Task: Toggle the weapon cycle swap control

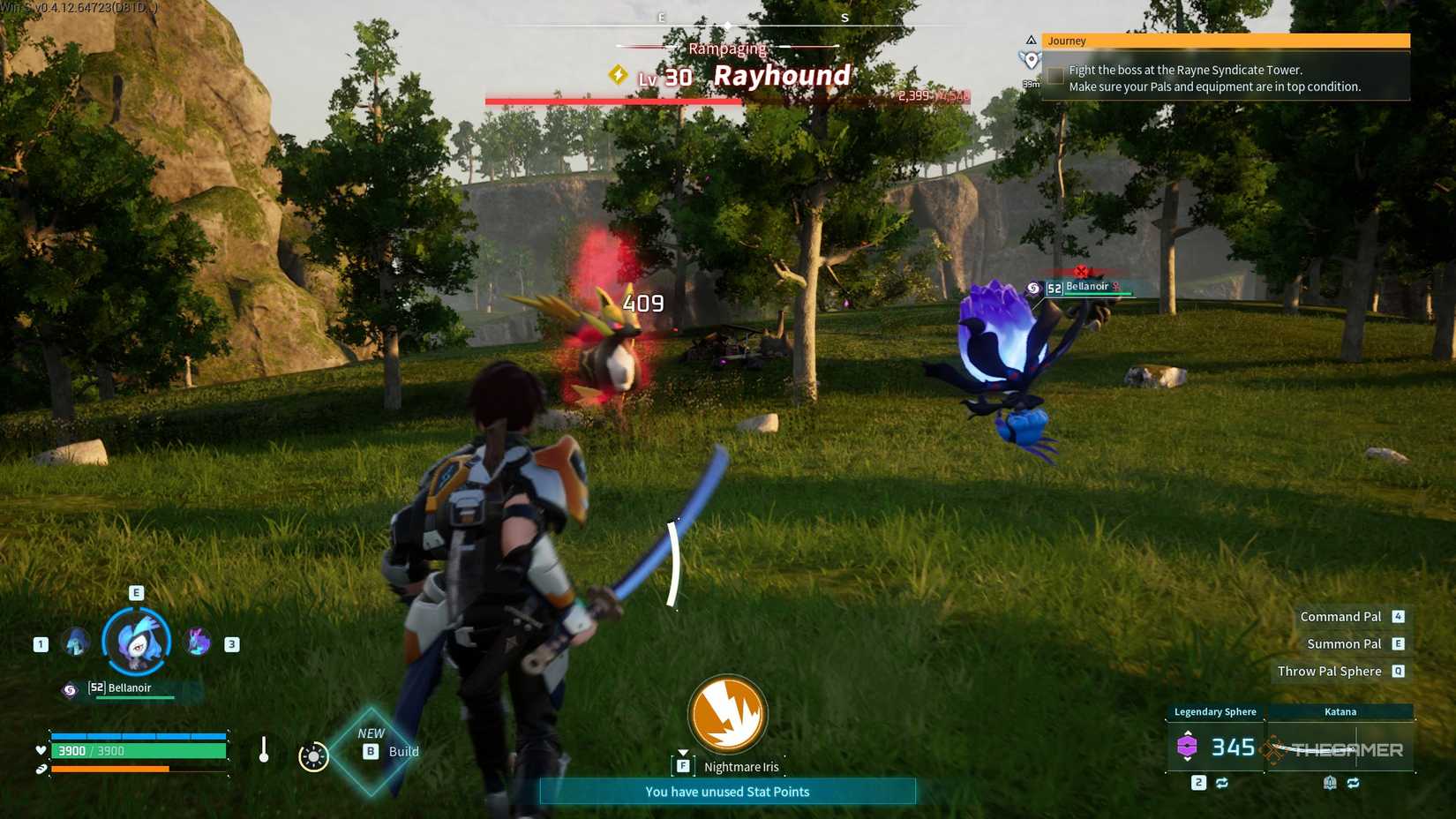Action: [1354, 783]
